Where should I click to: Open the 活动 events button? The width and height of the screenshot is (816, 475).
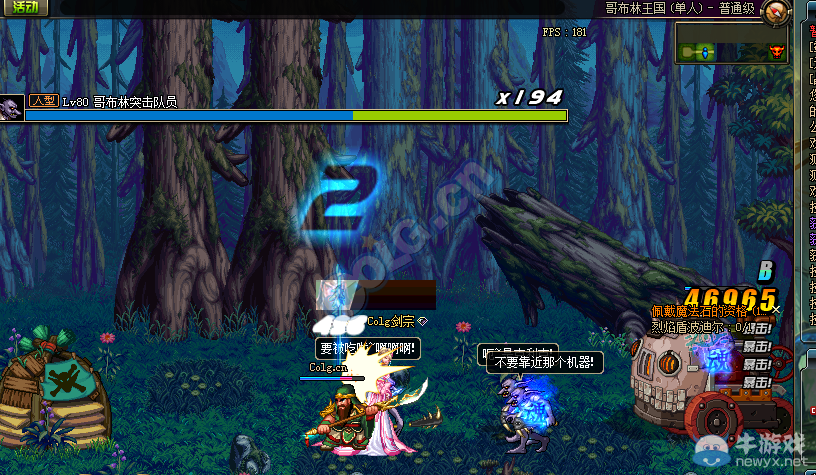point(24,7)
